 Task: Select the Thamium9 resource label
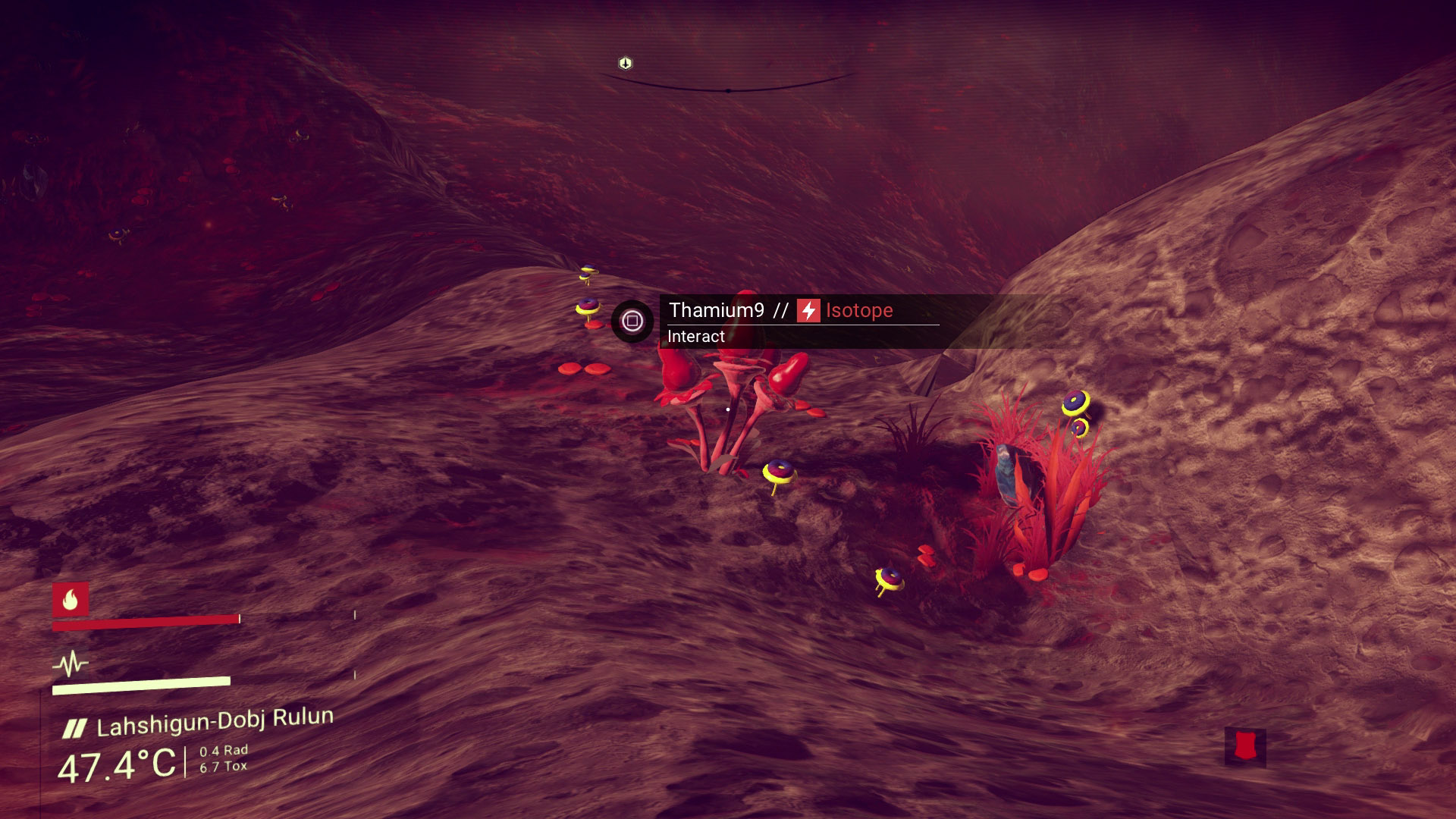(x=716, y=310)
